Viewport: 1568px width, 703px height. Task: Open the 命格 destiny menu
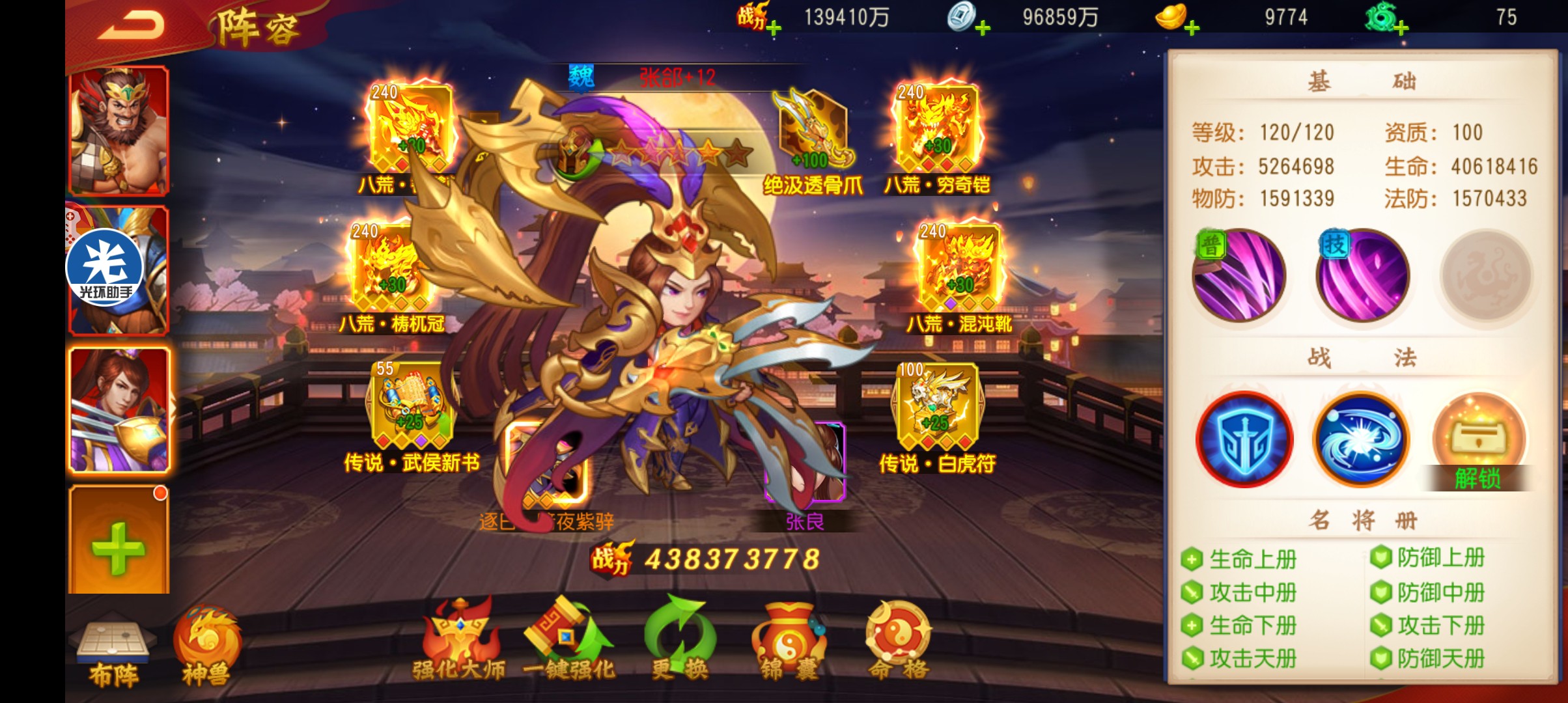click(898, 641)
